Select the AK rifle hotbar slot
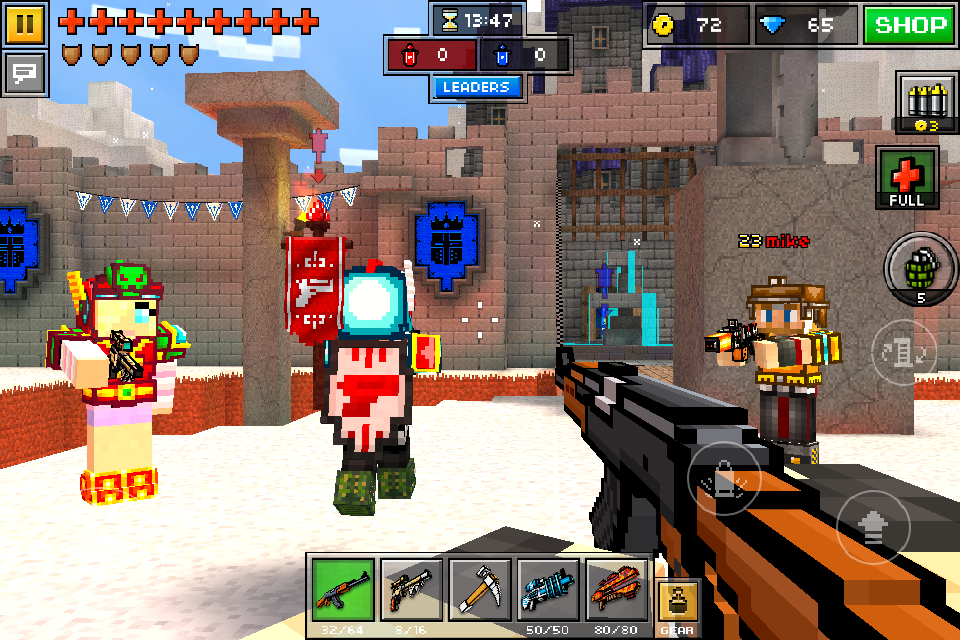Screen dimensions: 960x640 343,590
